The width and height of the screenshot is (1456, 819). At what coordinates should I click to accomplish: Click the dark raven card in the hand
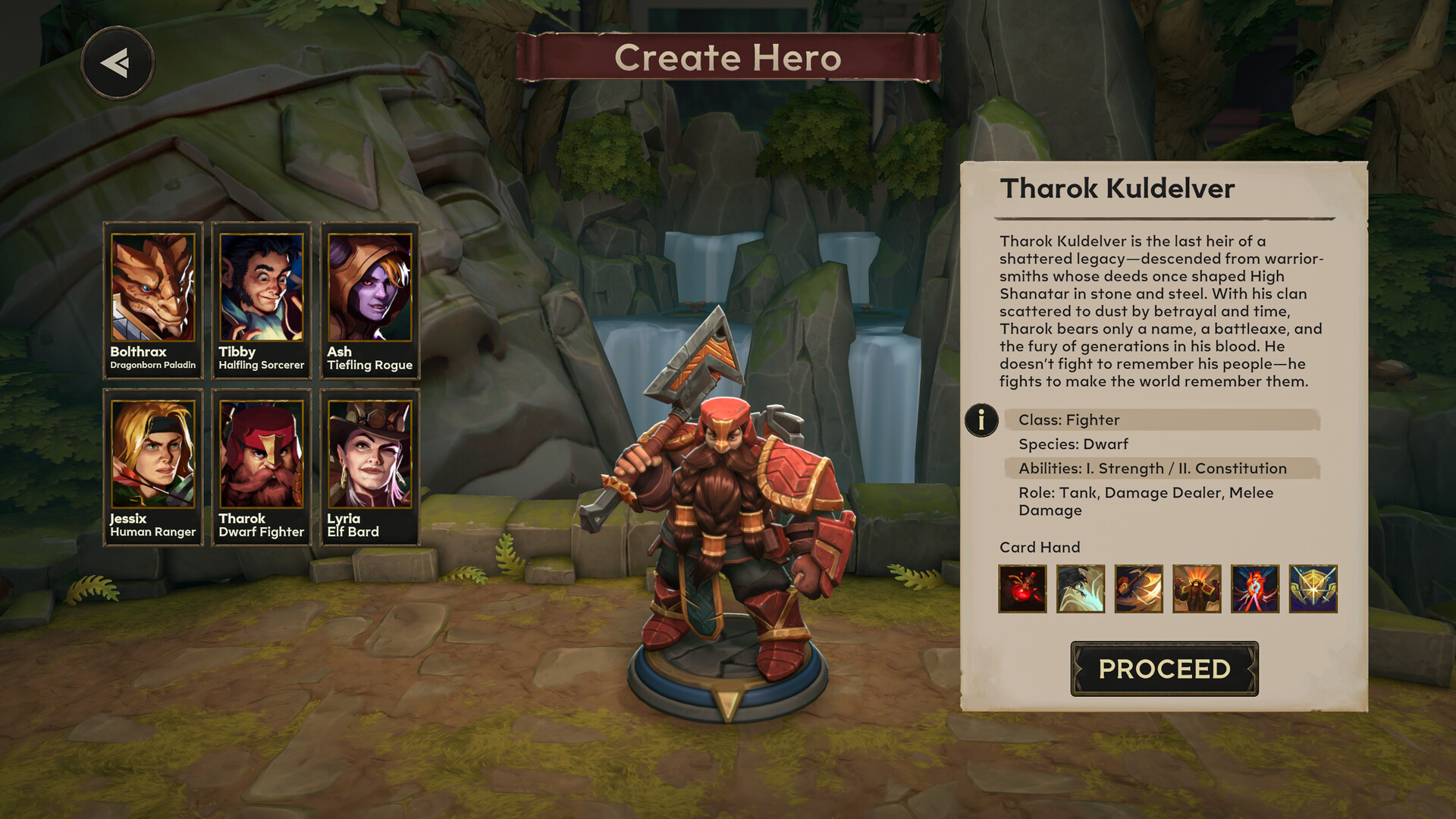[x=1080, y=588]
